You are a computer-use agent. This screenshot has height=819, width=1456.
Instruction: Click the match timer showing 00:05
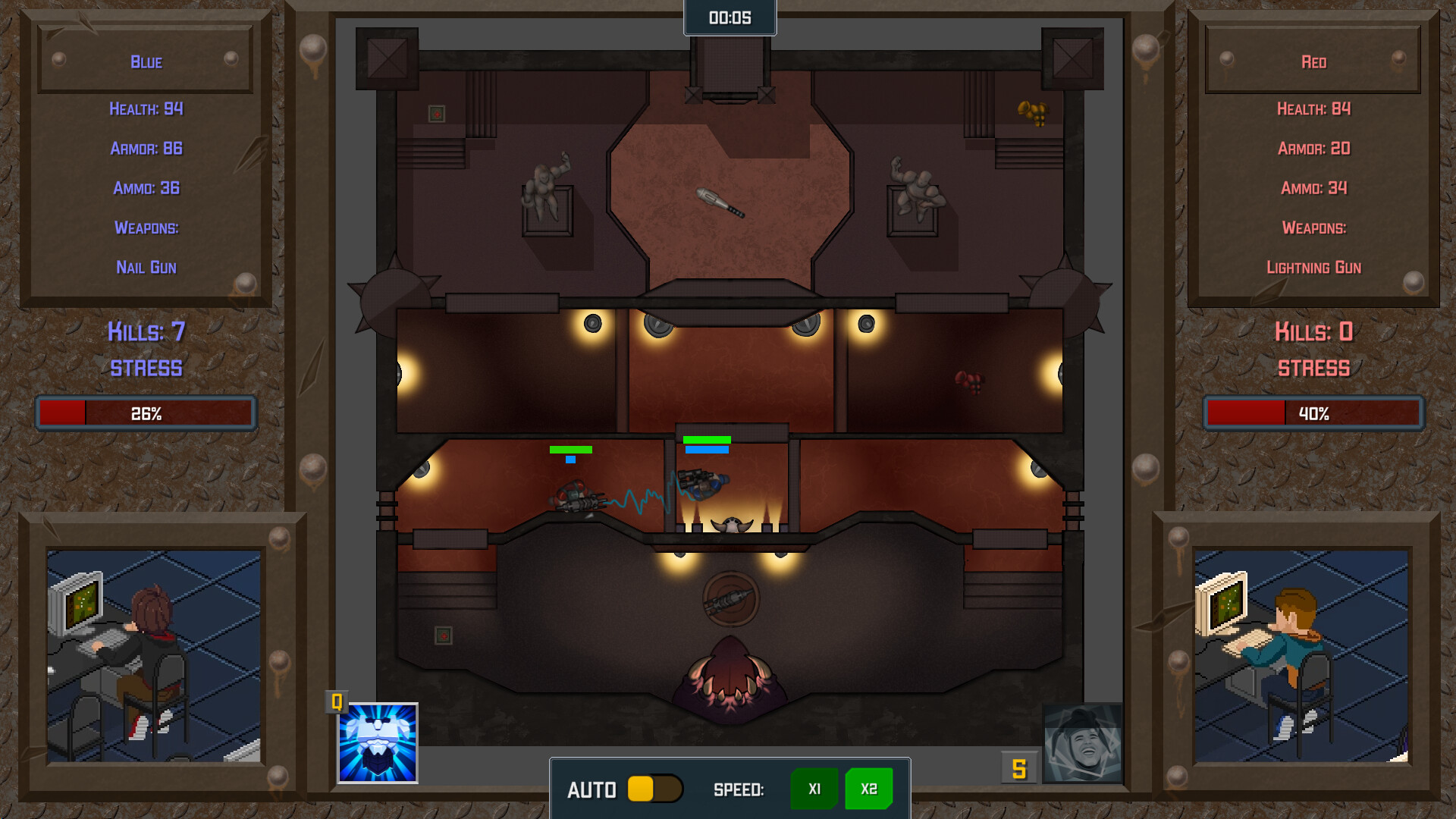pyautogui.click(x=729, y=19)
